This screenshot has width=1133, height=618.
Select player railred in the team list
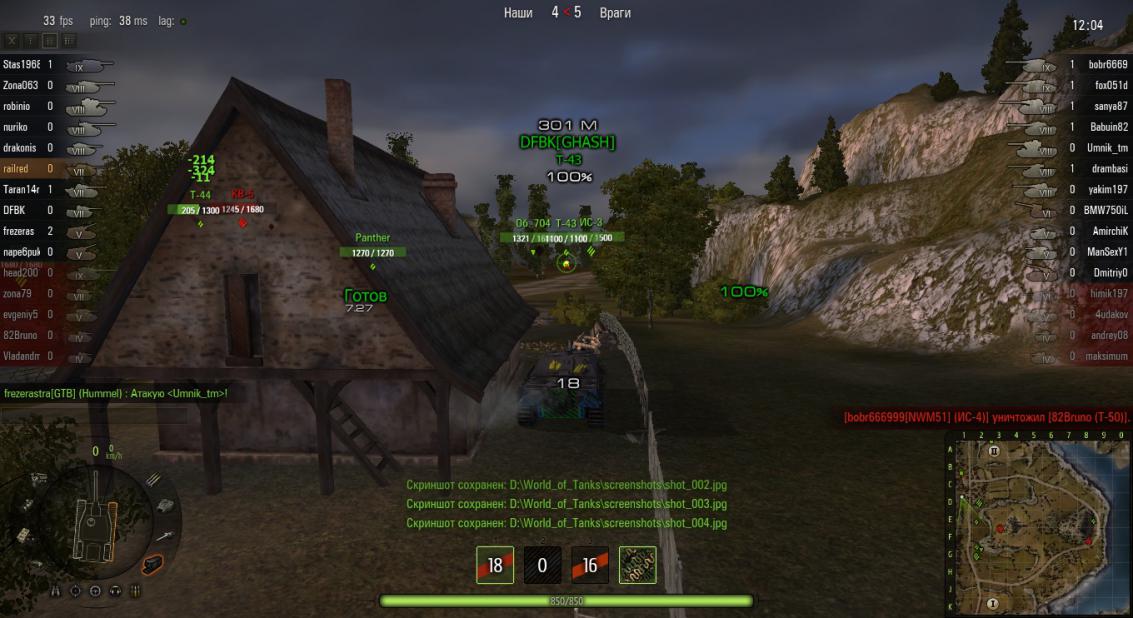click(16, 168)
